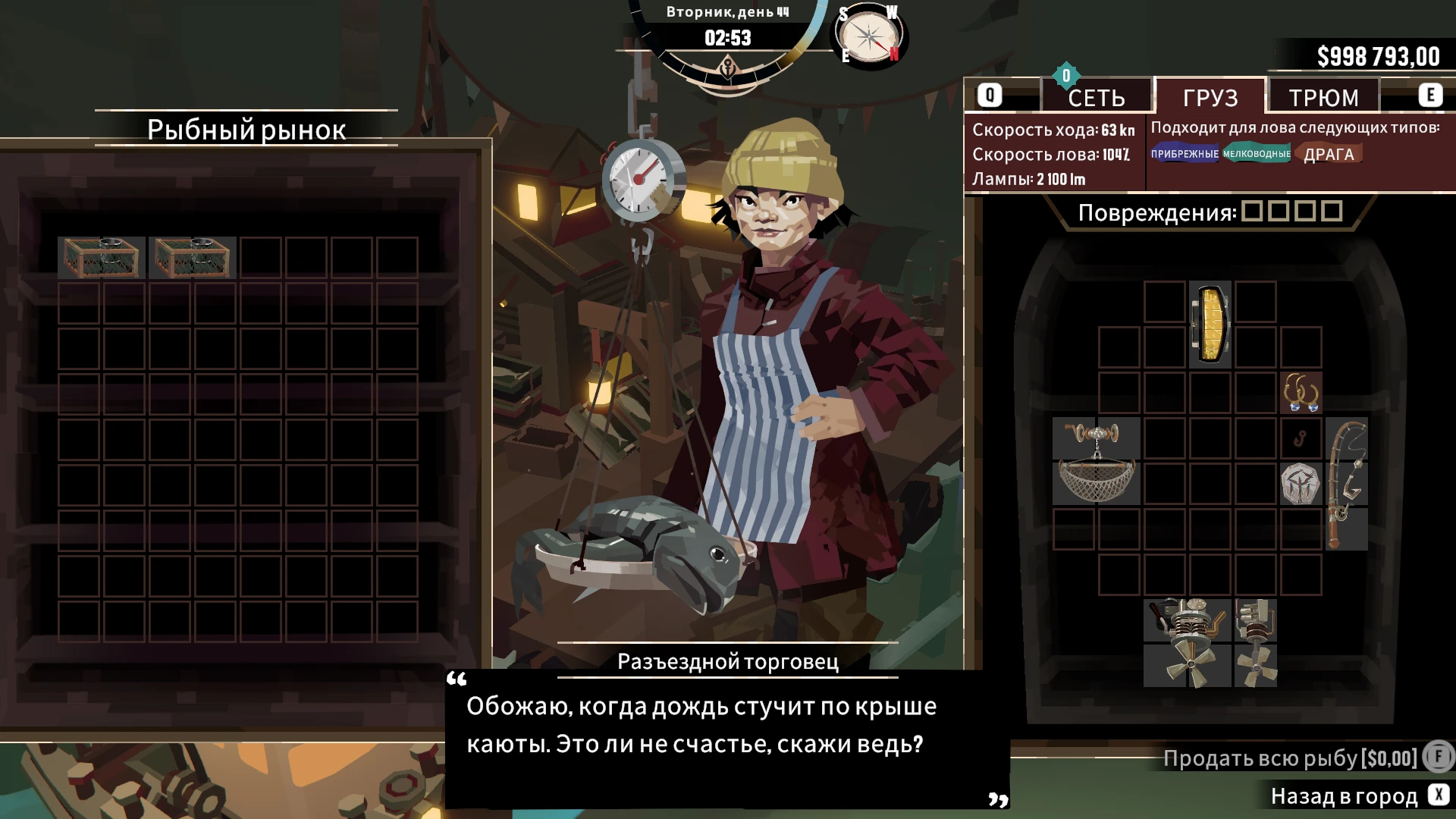The height and width of the screenshot is (819, 1456).
Task: Select the small fishing hook item
Action: coord(1301,438)
